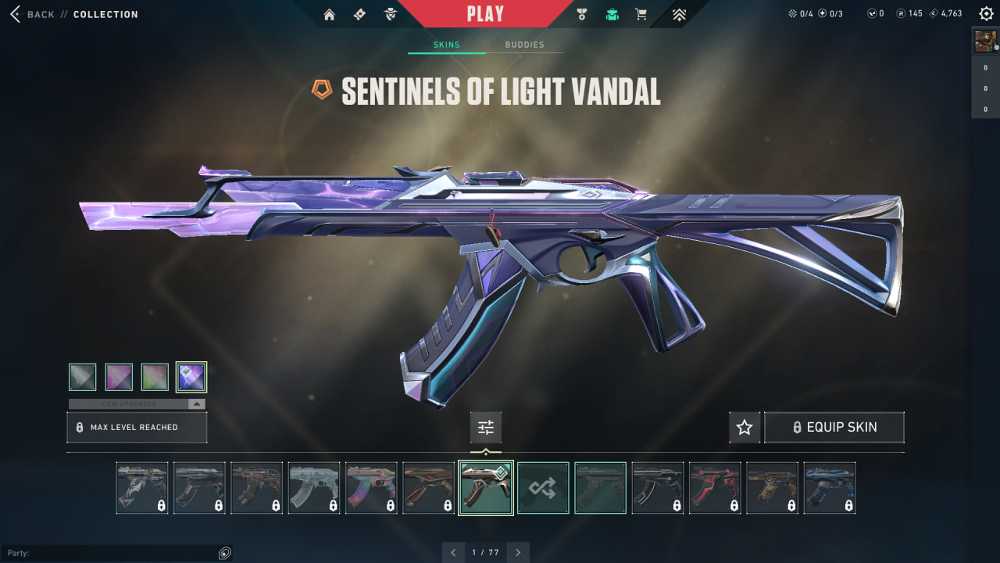Go to the next page of skins
The height and width of the screenshot is (563, 1000).
(x=518, y=552)
